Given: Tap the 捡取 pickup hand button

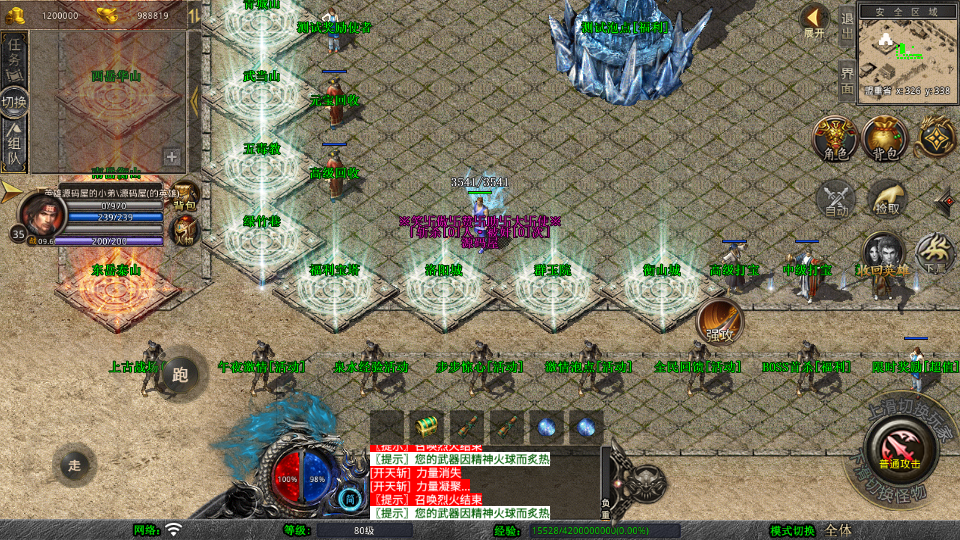Looking at the screenshot, I should [x=885, y=197].
